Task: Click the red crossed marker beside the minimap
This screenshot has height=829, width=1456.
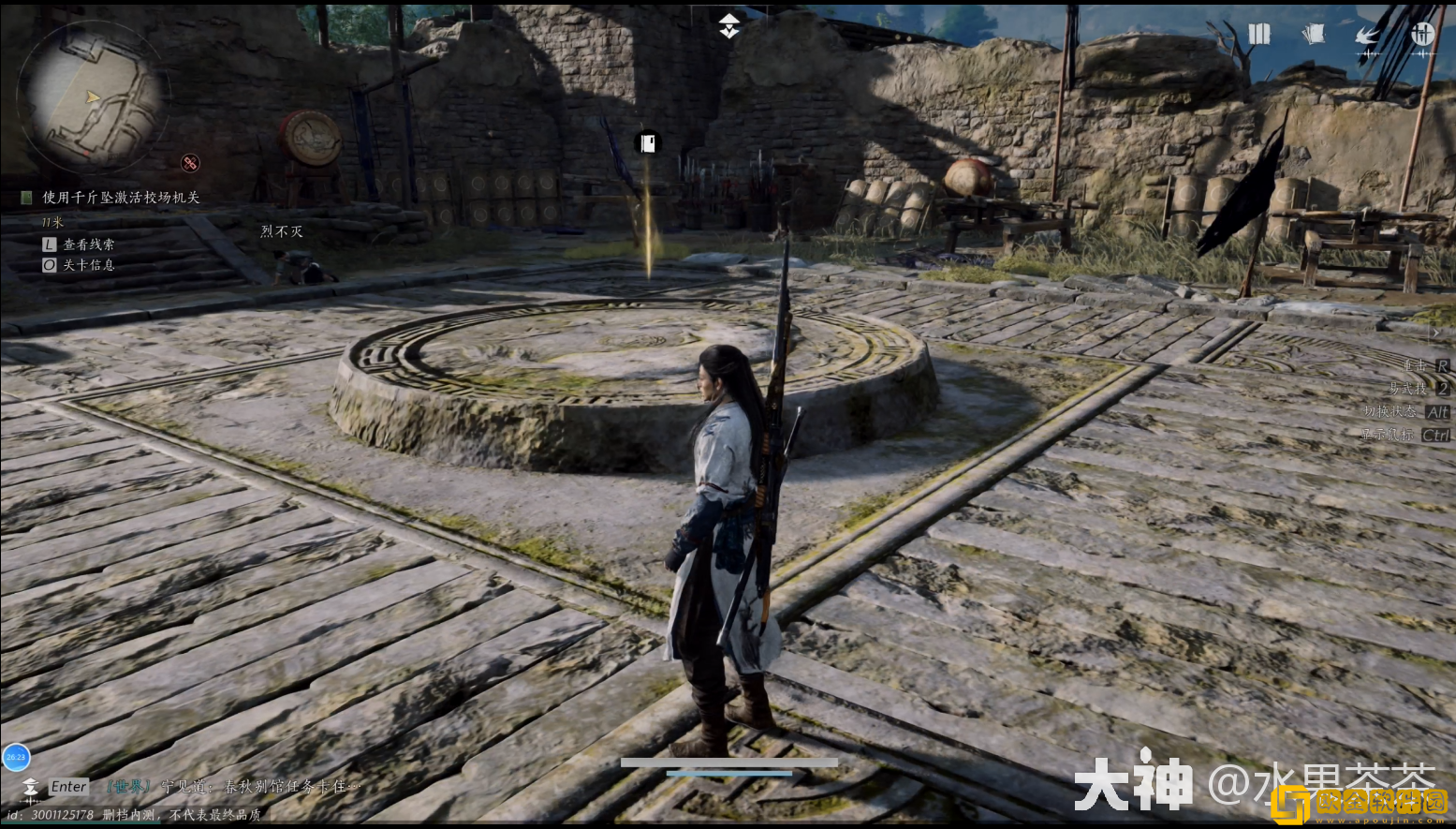Action: pos(190,163)
